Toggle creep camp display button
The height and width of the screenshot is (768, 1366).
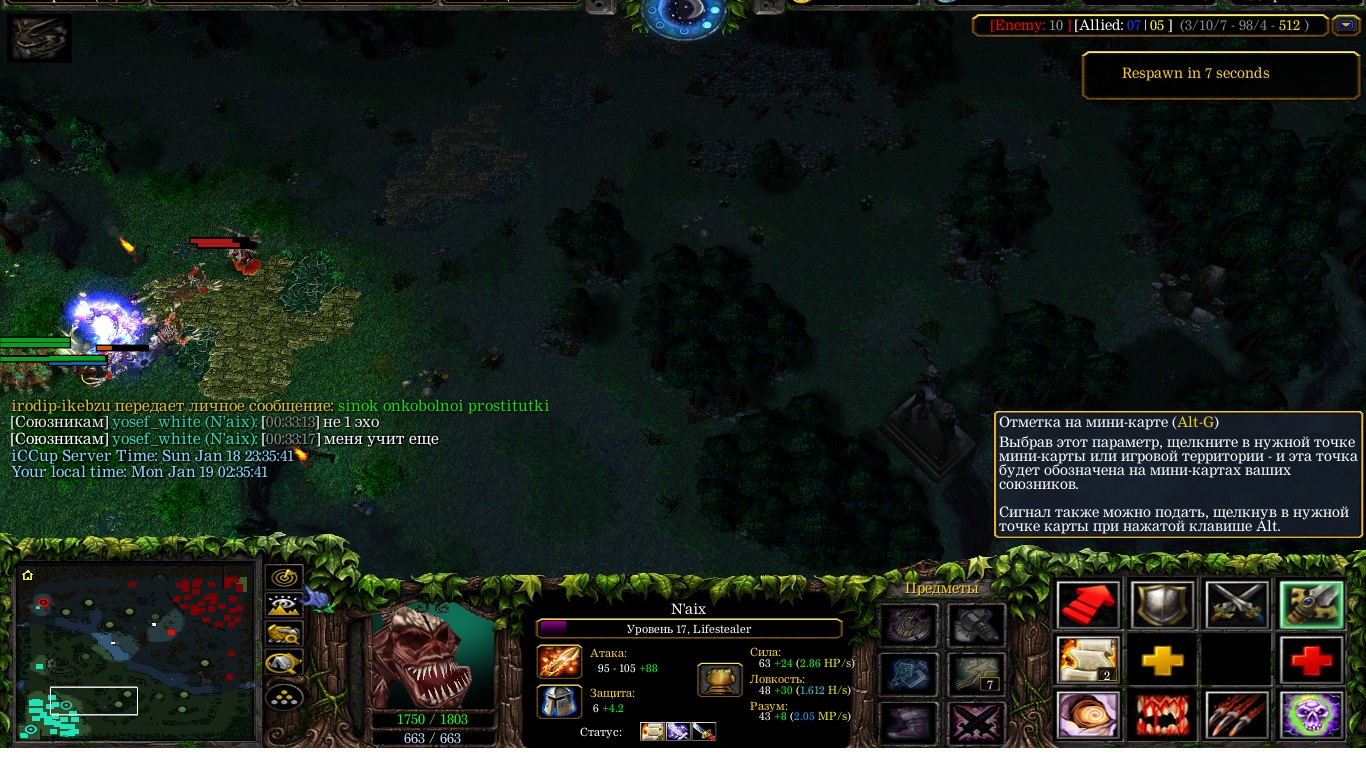pyautogui.click(x=284, y=664)
